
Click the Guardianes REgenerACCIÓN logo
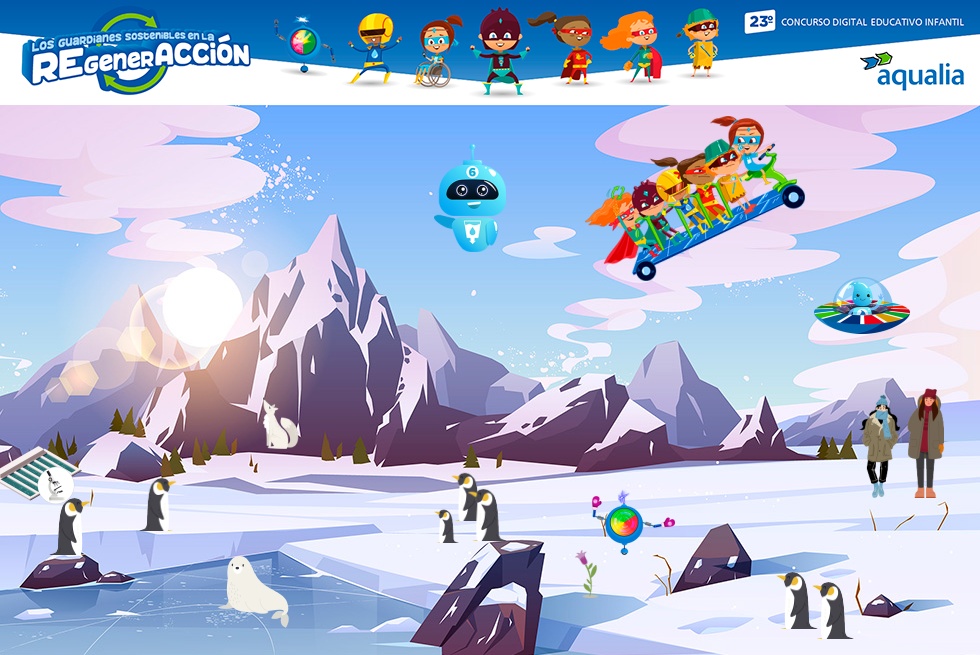[x=136, y=52]
